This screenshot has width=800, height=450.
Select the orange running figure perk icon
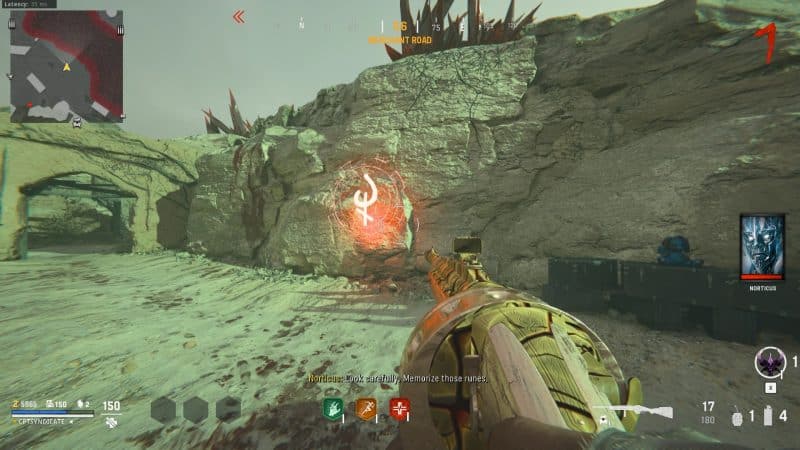click(366, 408)
